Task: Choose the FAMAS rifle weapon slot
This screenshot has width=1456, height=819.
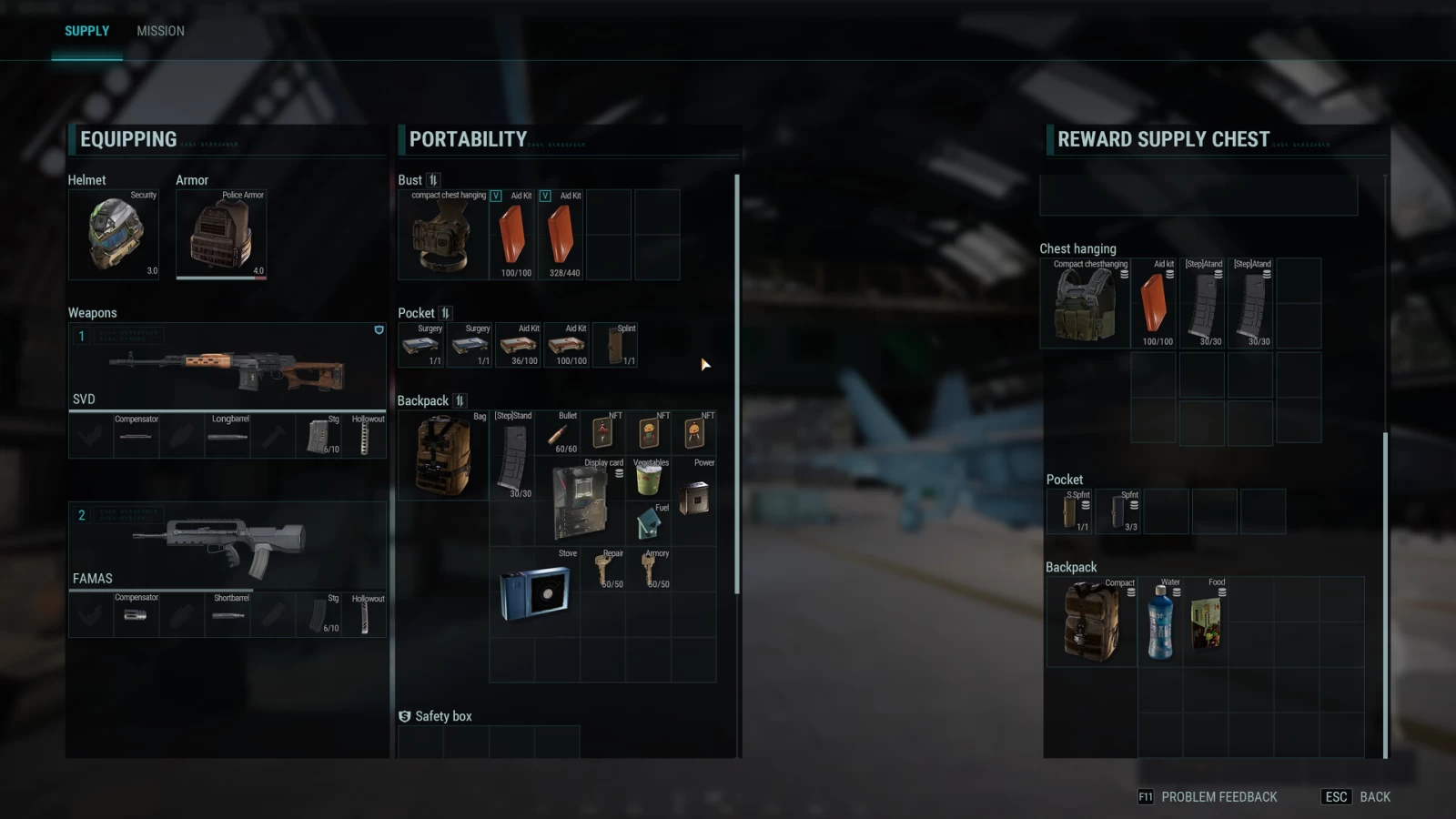Action: click(227, 546)
